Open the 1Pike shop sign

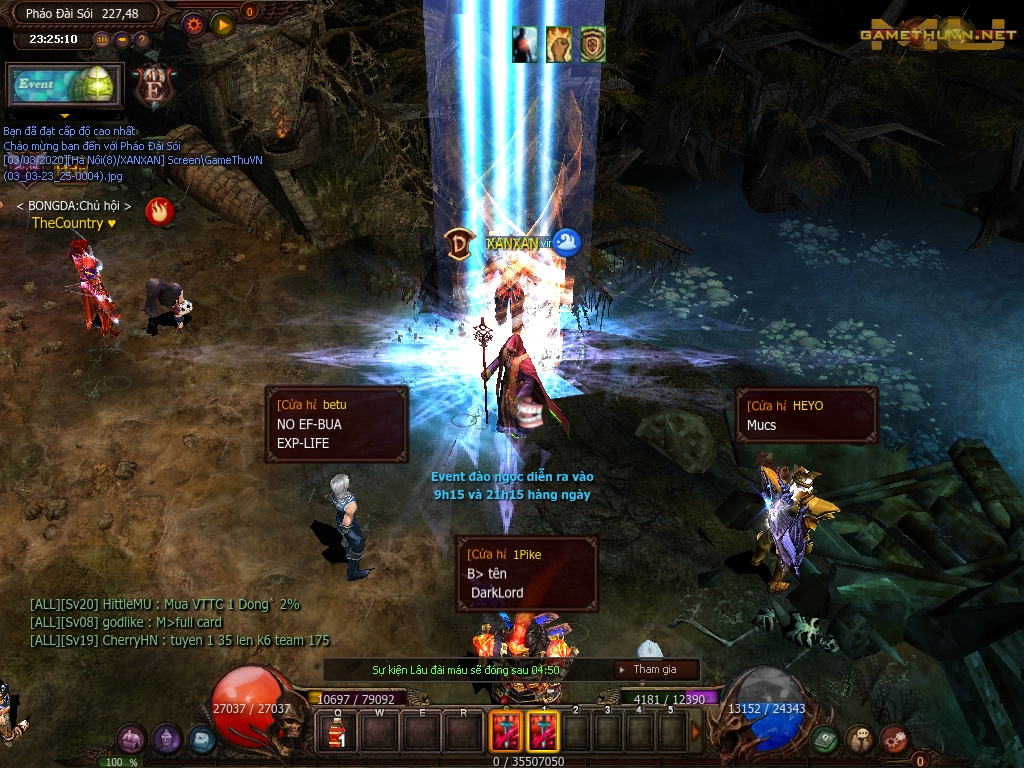click(526, 573)
